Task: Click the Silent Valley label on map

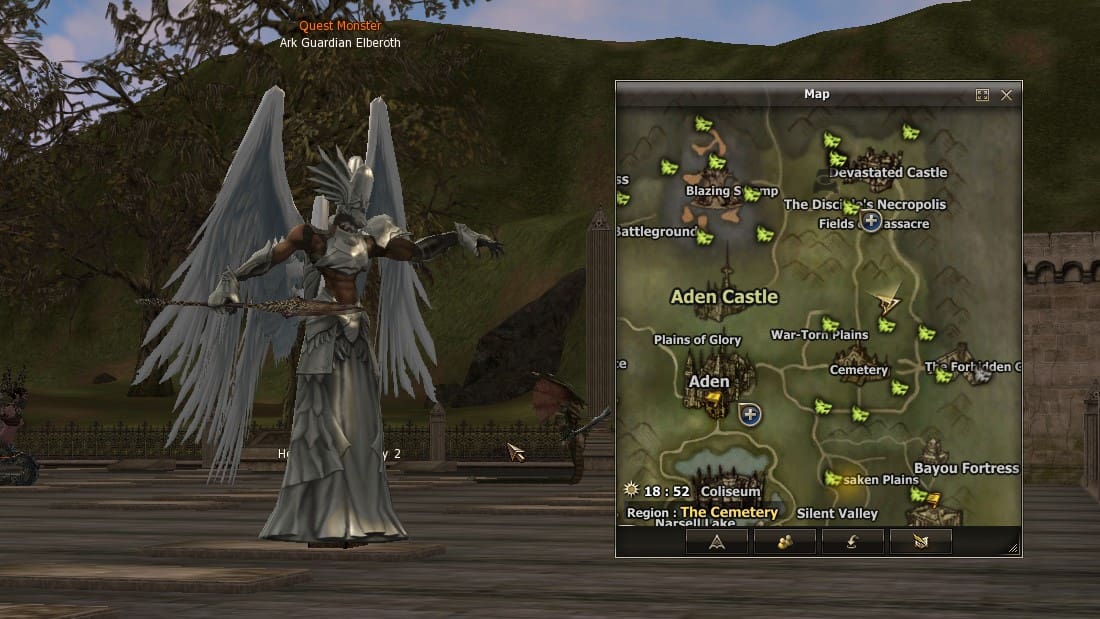Action: [x=837, y=514]
